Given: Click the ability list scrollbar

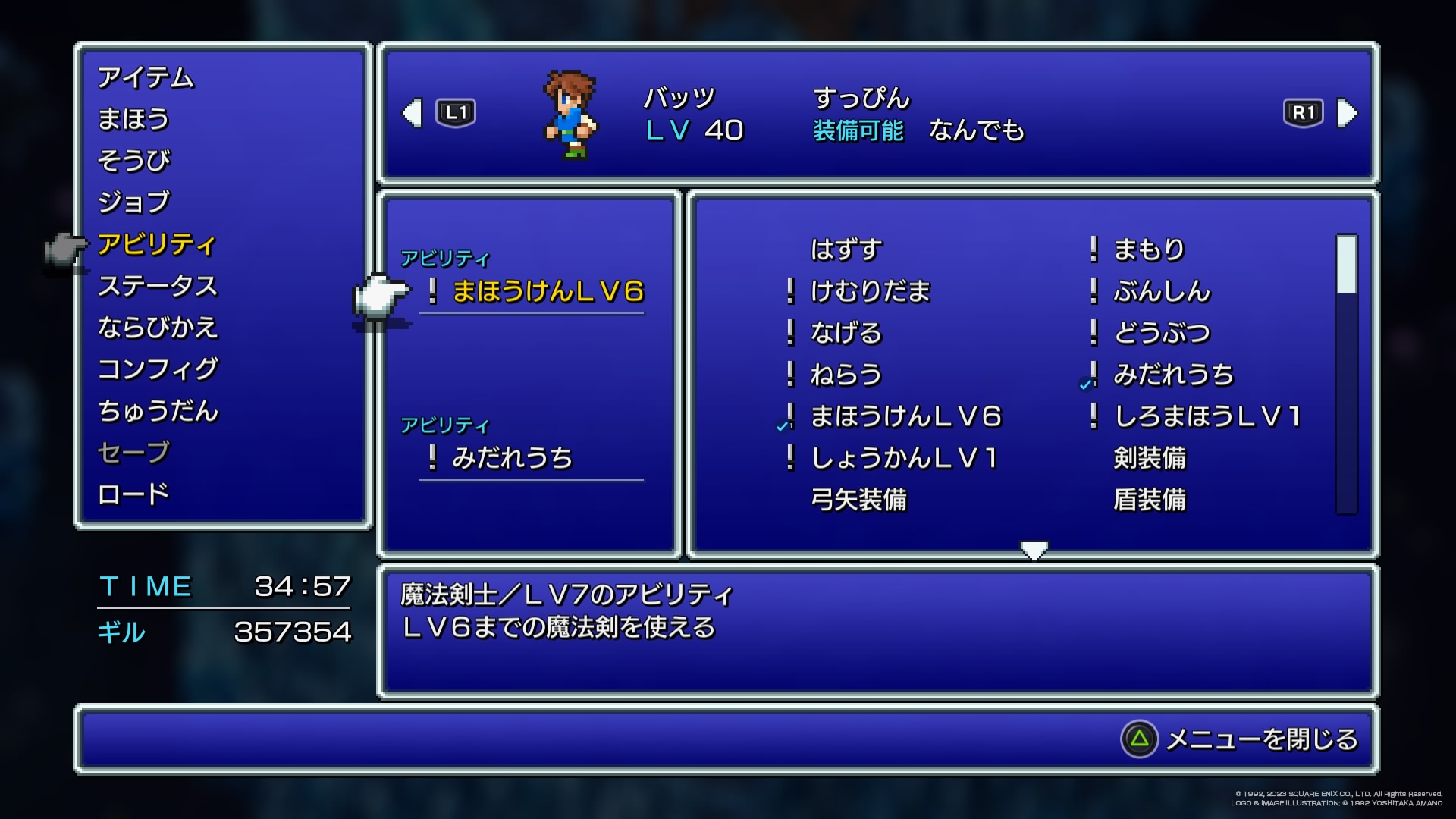Looking at the screenshot, I should 1346,374.
